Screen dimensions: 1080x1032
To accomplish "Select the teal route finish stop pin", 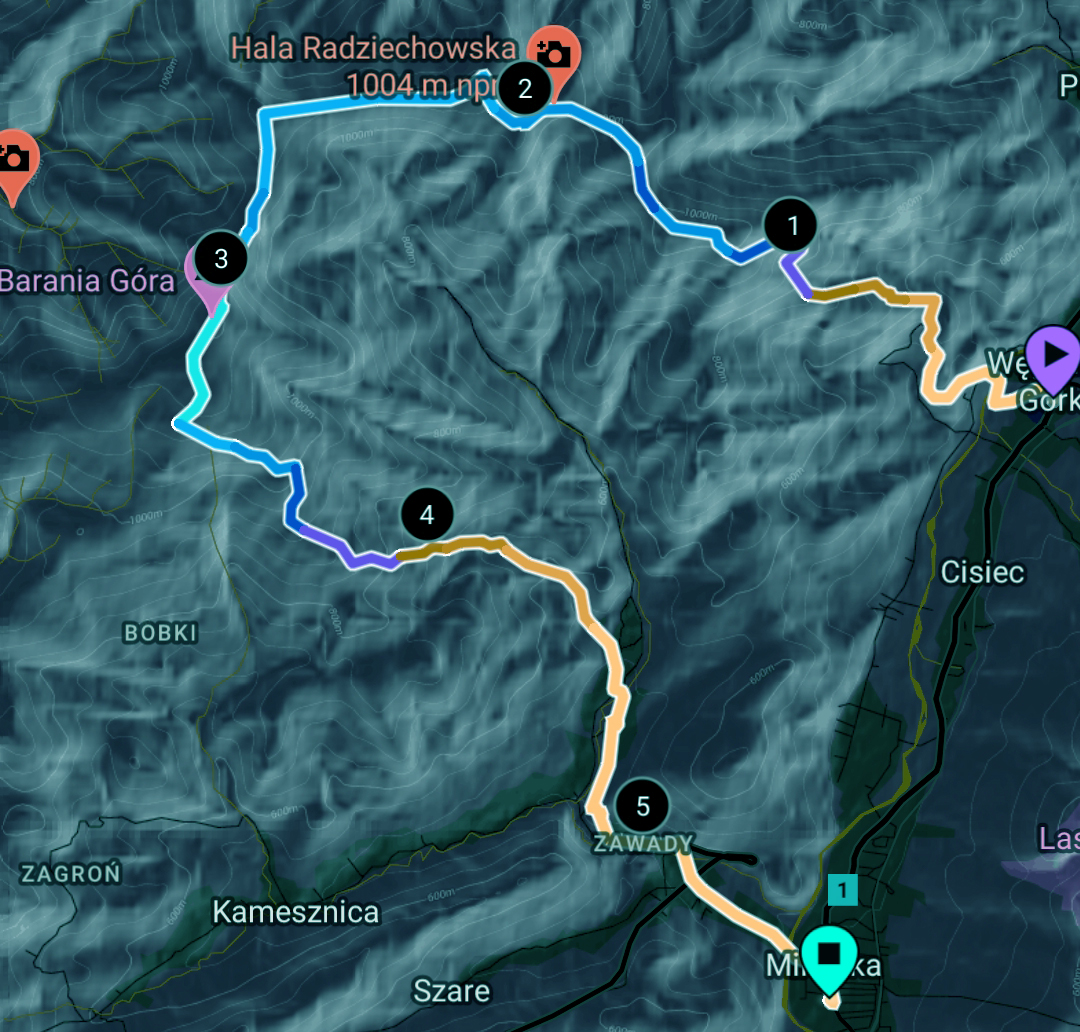I will [829, 955].
